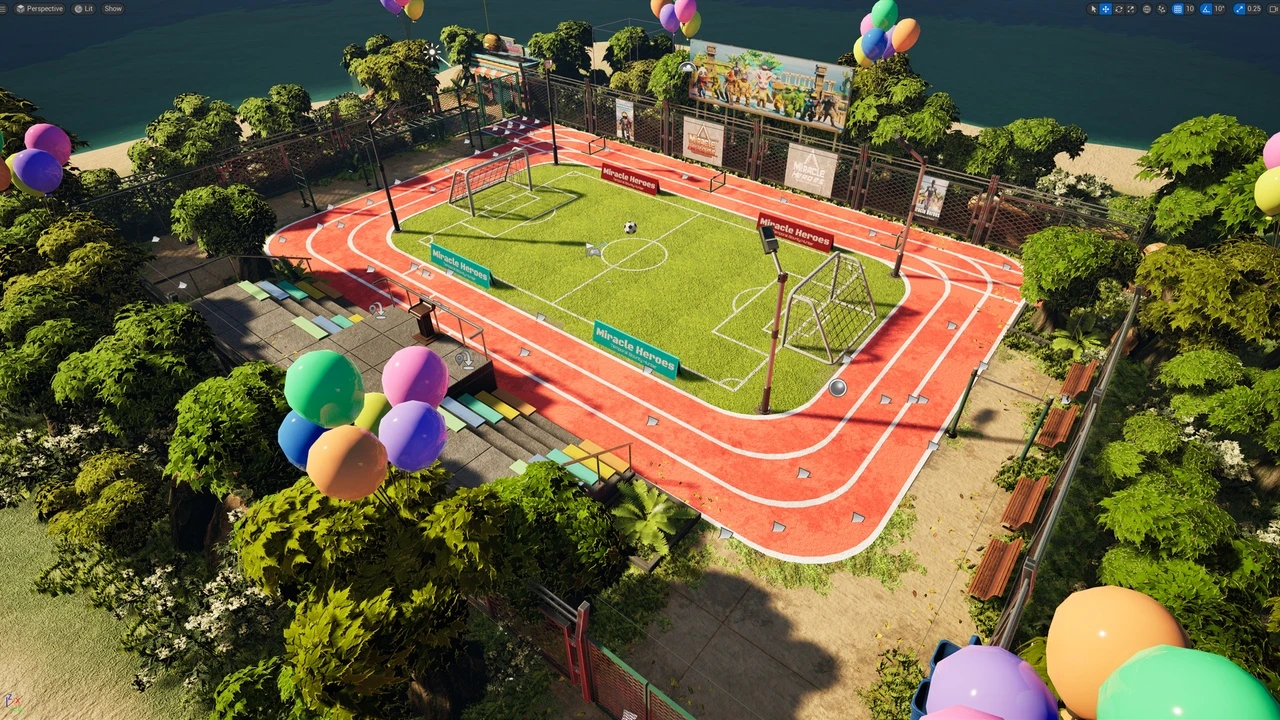
Task: Open the grid snap size value 10
Action: point(1190,9)
